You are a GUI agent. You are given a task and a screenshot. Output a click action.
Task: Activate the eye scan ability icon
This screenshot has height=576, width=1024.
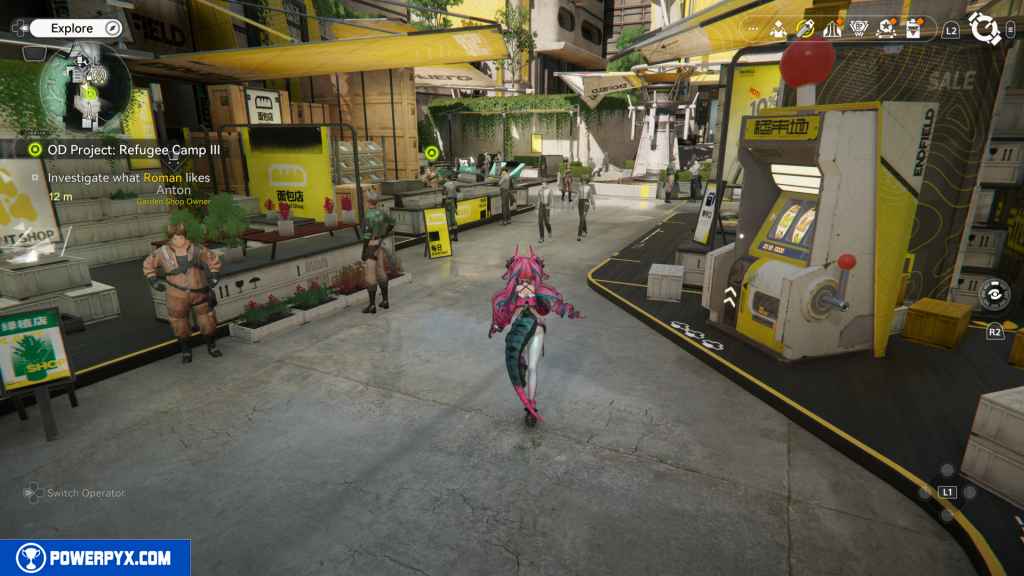click(x=994, y=294)
